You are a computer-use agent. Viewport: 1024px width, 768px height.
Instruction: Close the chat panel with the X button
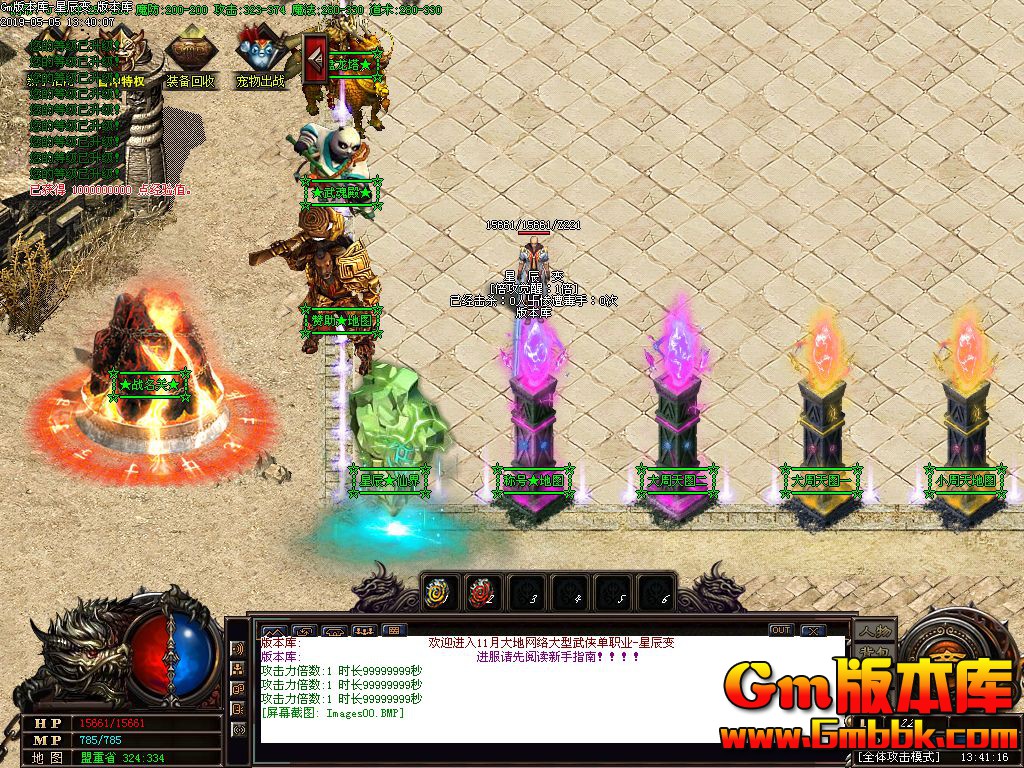click(812, 630)
